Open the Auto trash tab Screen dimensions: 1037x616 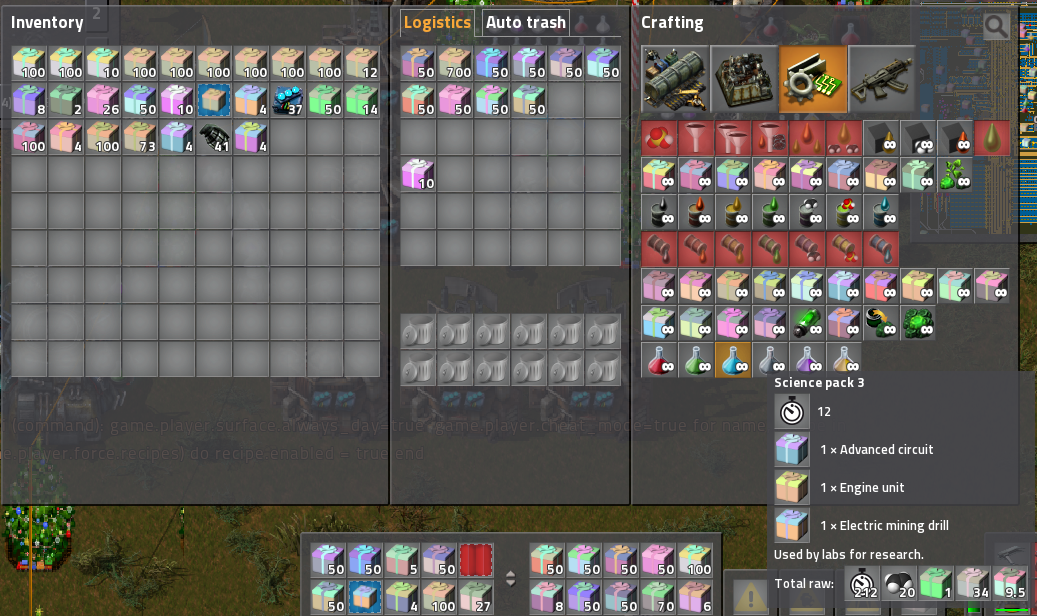pos(525,22)
